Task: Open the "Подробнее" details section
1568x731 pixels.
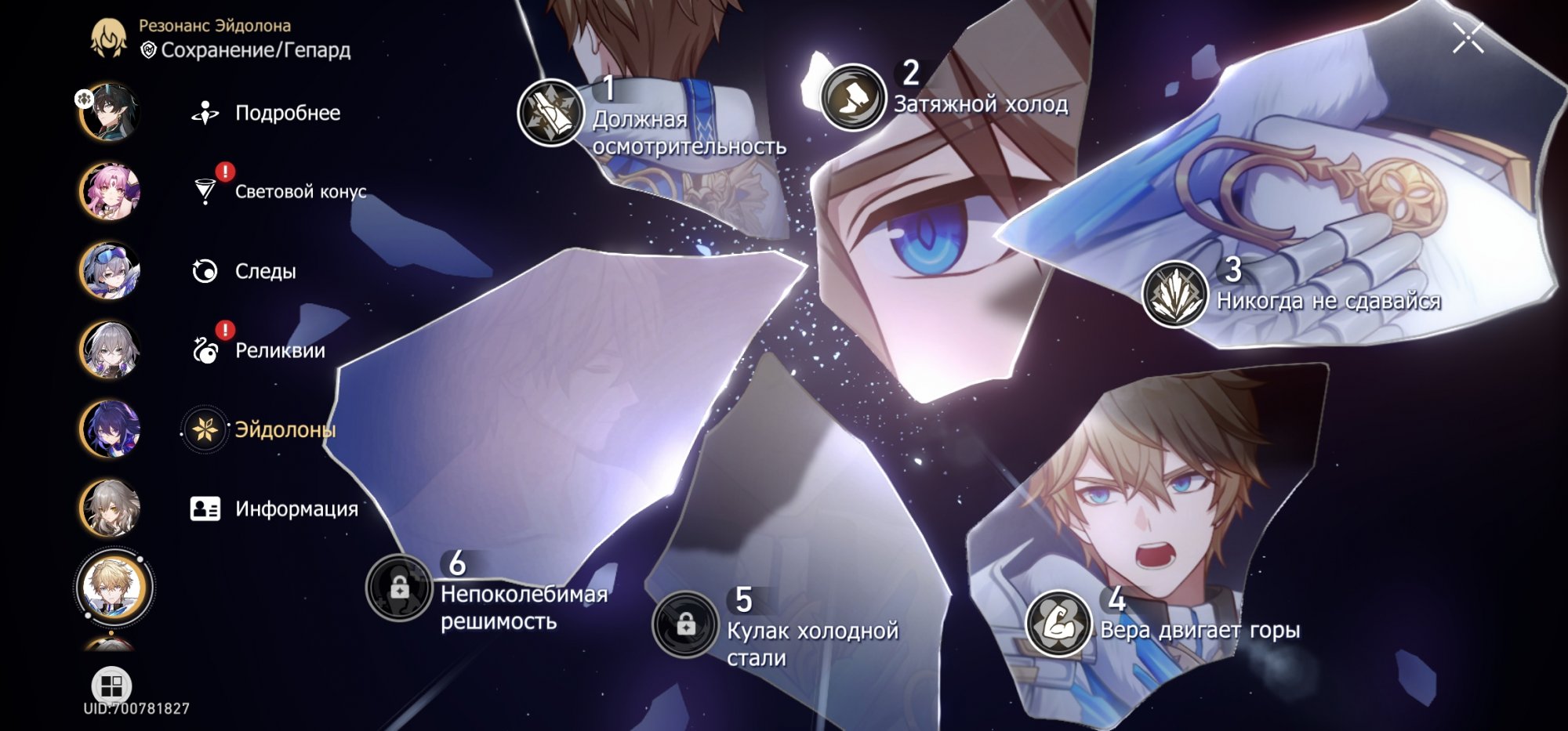Action: pos(286,114)
